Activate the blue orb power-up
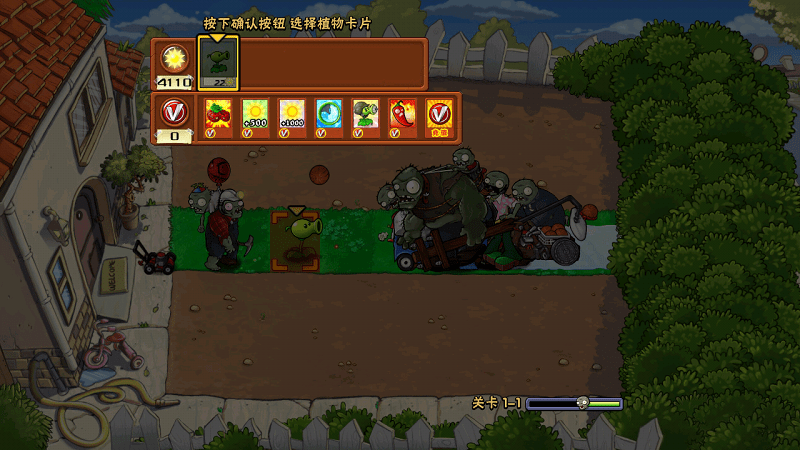The image size is (800, 450). [x=329, y=116]
